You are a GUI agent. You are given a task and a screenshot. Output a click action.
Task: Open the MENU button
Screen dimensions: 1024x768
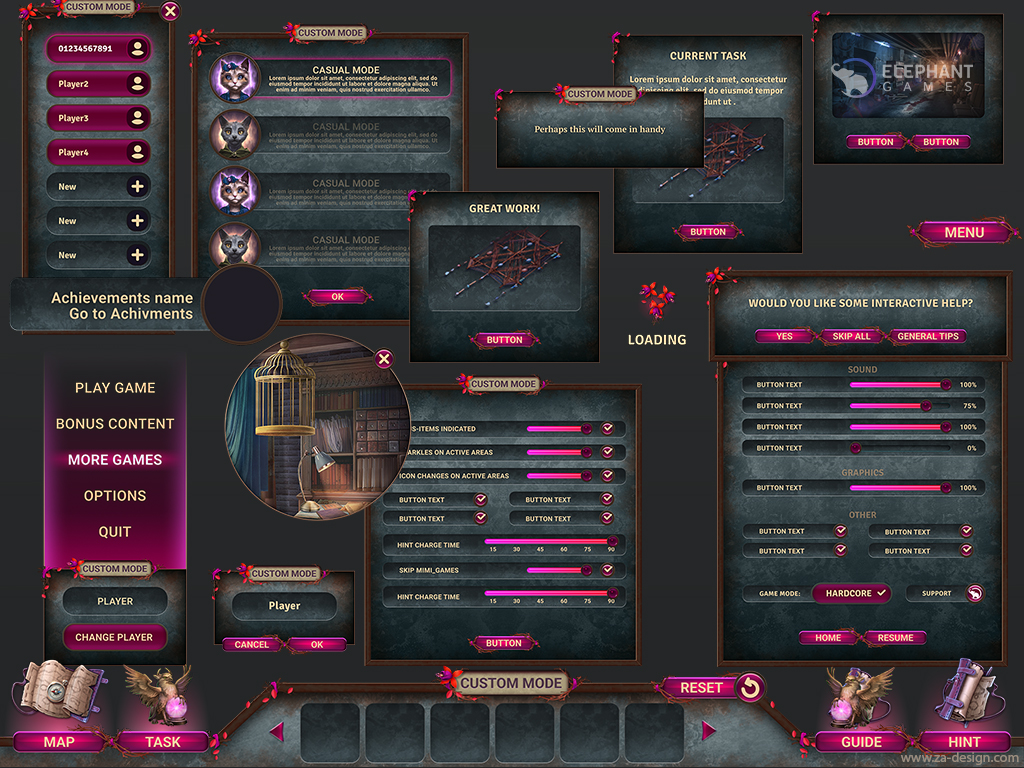964,232
